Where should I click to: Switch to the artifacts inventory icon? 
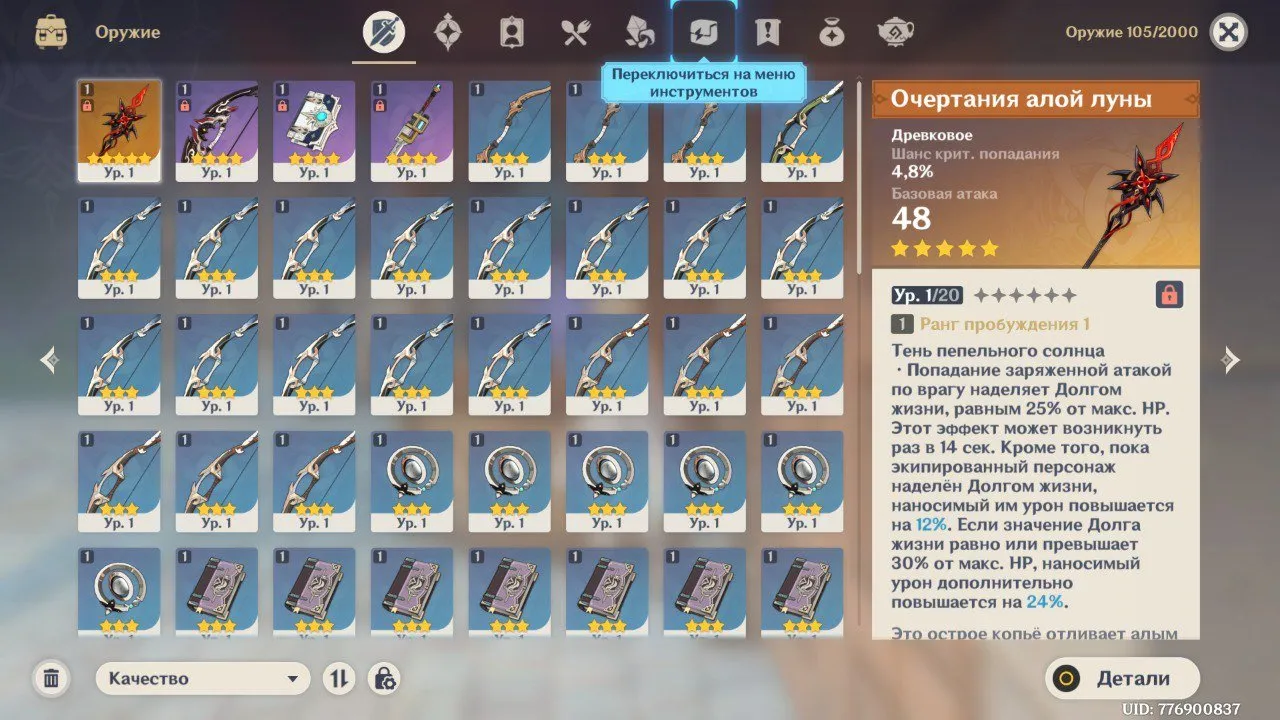pyautogui.click(x=447, y=30)
